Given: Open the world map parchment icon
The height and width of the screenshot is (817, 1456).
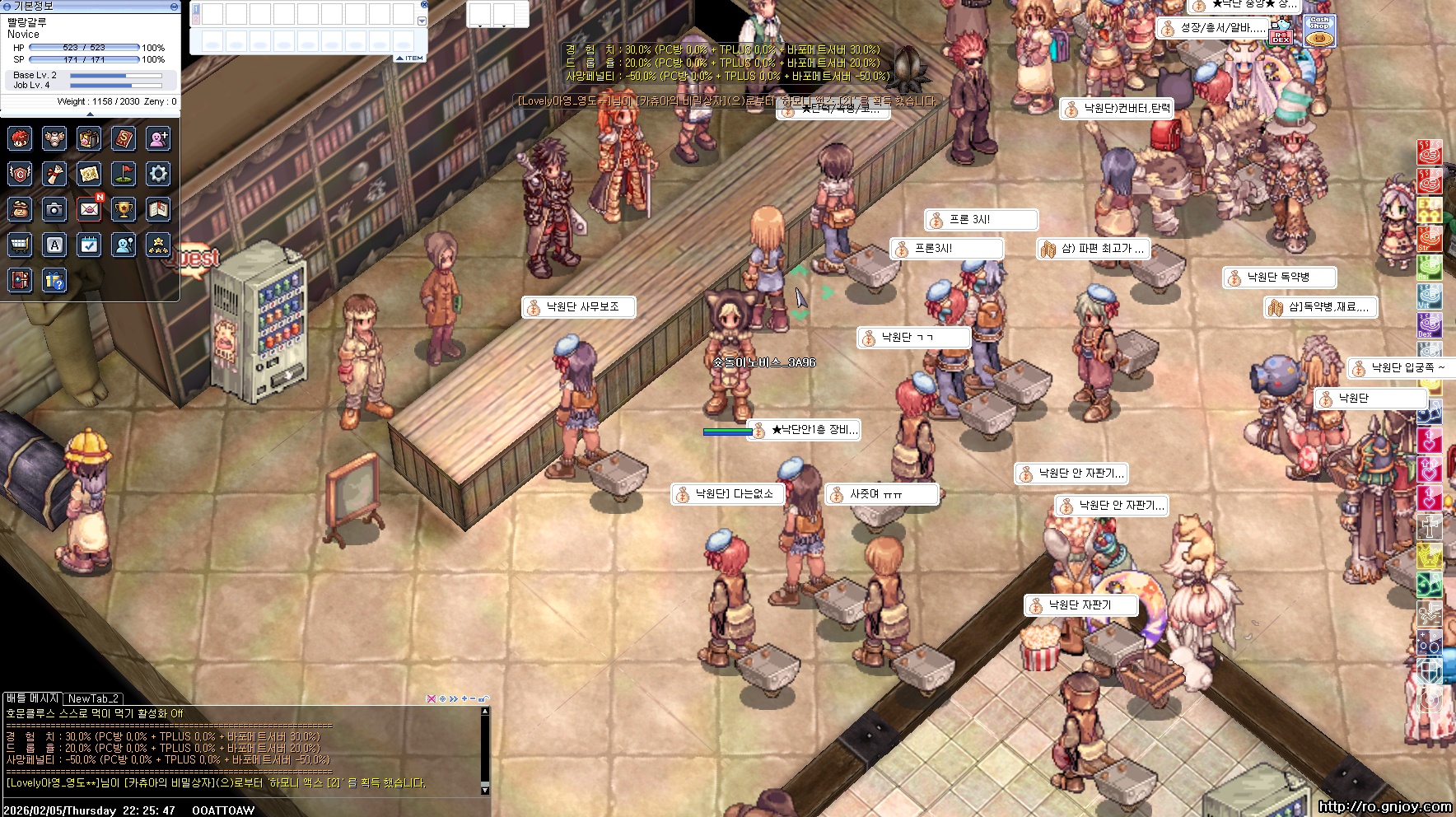Looking at the screenshot, I should (x=89, y=174).
